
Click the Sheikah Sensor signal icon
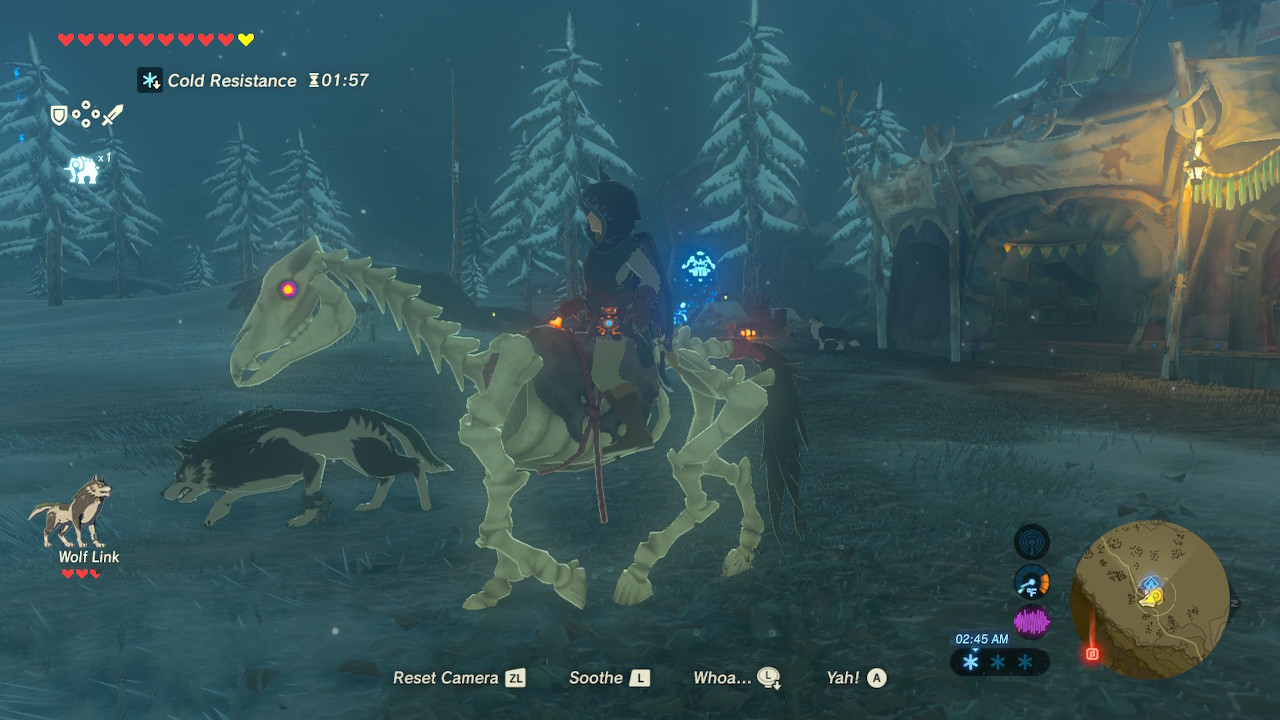tap(1032, 542)
